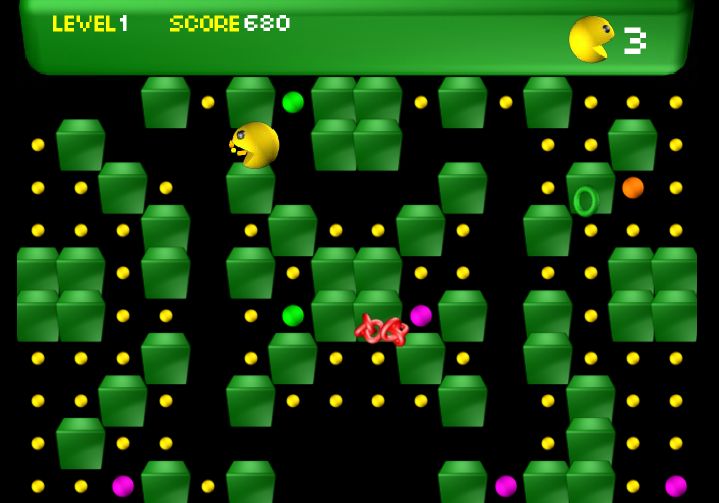Click the Pac-Man lives icon
This screenshot has height=503, width=719.
(x=591, y=40)
